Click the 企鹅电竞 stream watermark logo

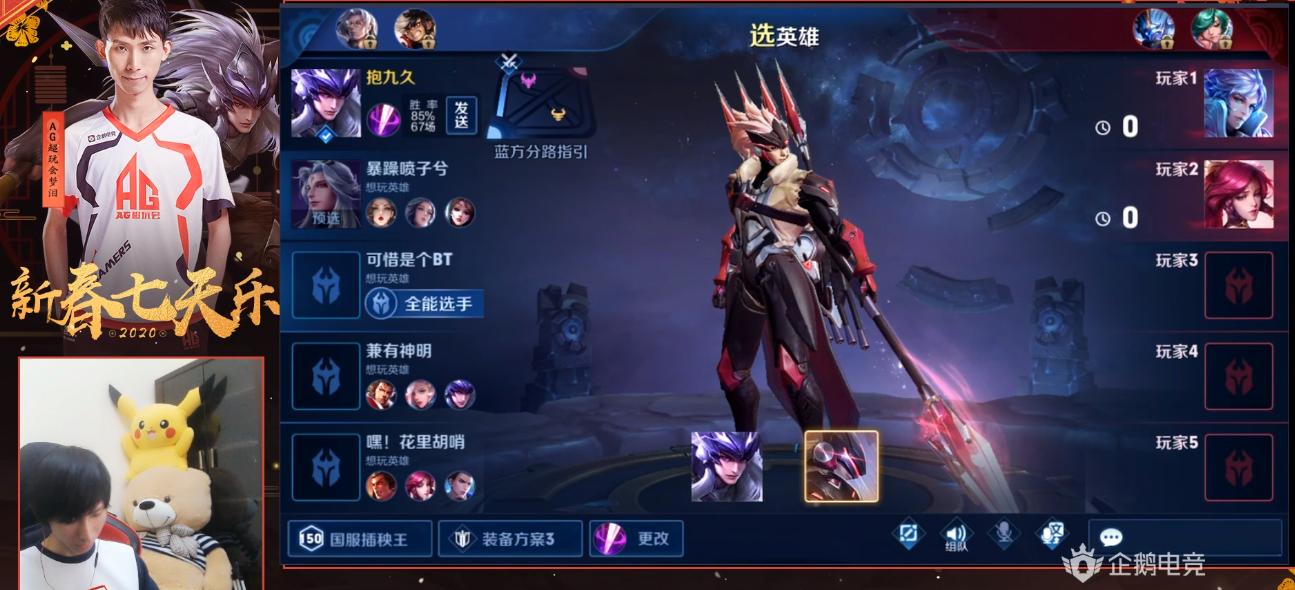click(1134, 564)
